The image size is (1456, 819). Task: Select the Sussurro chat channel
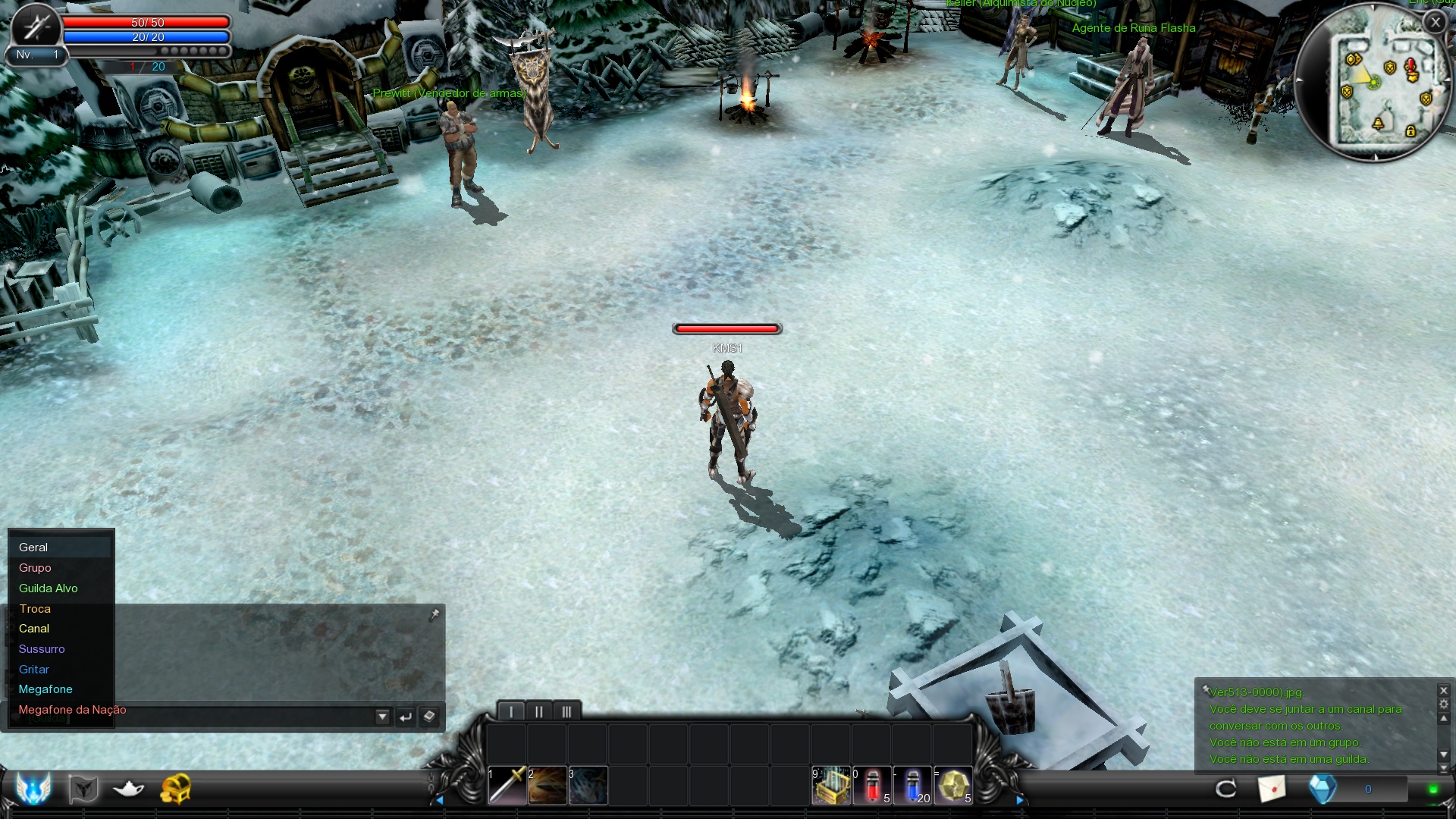click(x=42, y=649)
